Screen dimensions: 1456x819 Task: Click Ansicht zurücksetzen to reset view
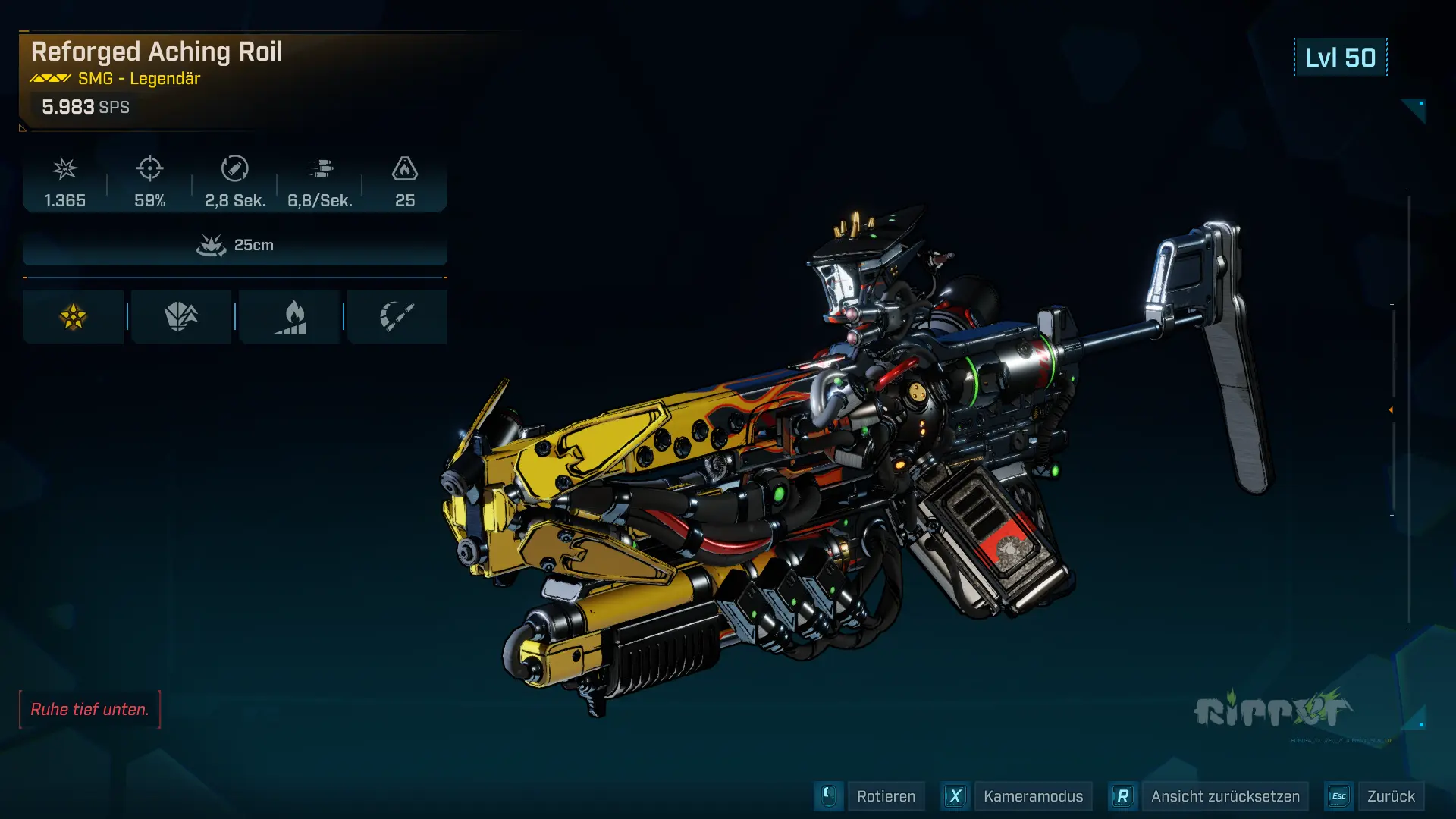(1225, 796)
